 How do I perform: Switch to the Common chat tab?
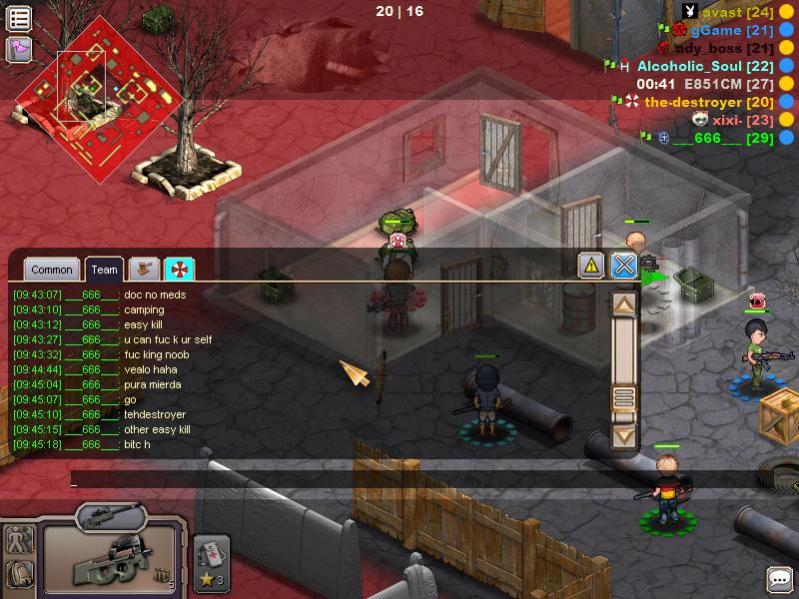point(51,269)
